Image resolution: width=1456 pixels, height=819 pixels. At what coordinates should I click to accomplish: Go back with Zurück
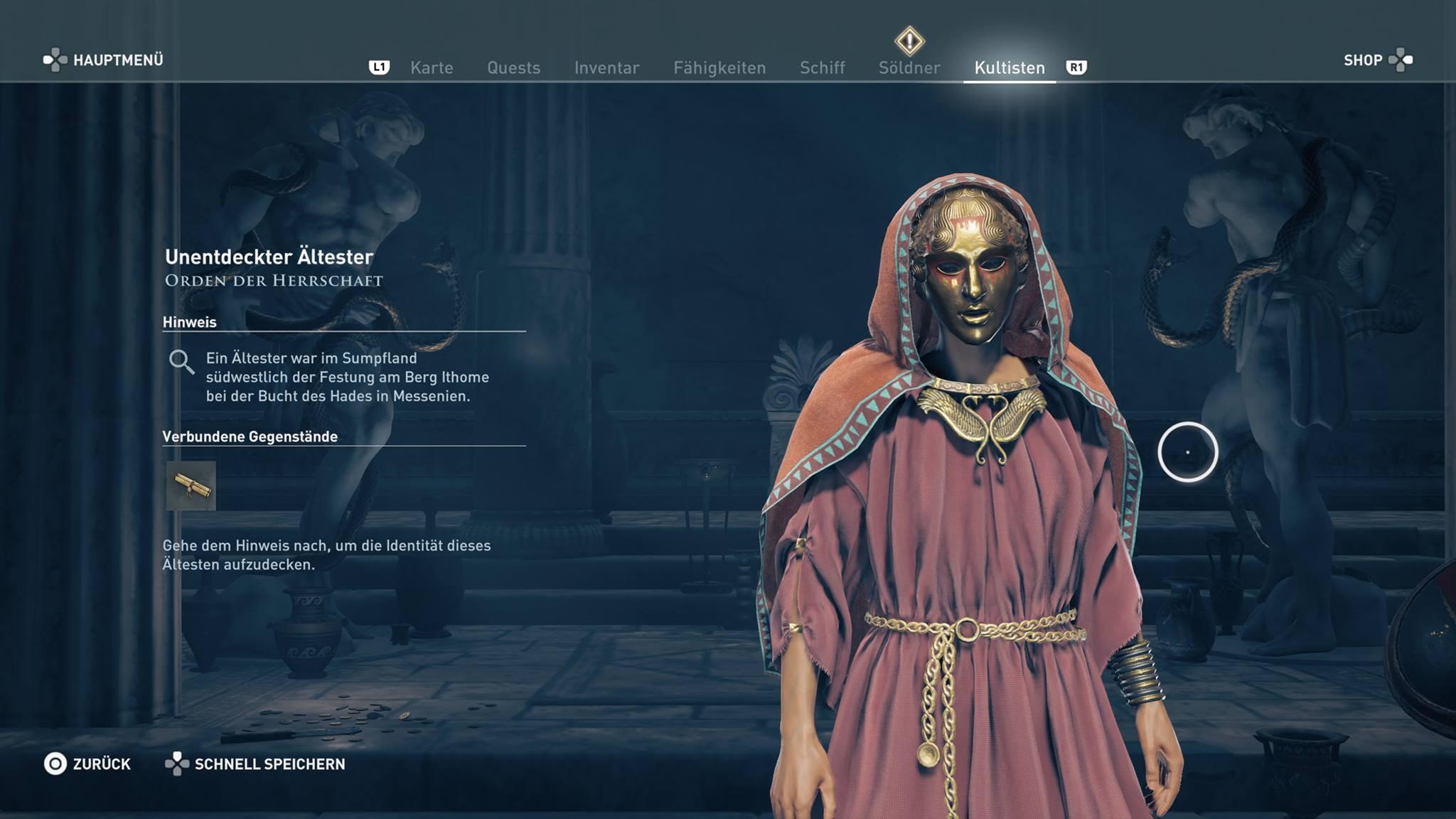tap(87, 764)
